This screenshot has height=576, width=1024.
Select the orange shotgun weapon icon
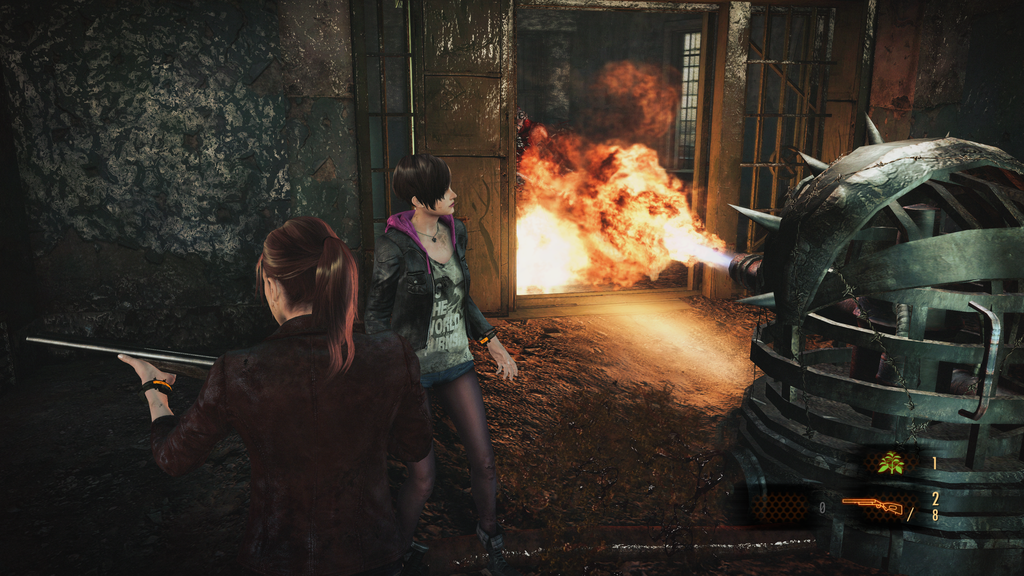[872, 506]
